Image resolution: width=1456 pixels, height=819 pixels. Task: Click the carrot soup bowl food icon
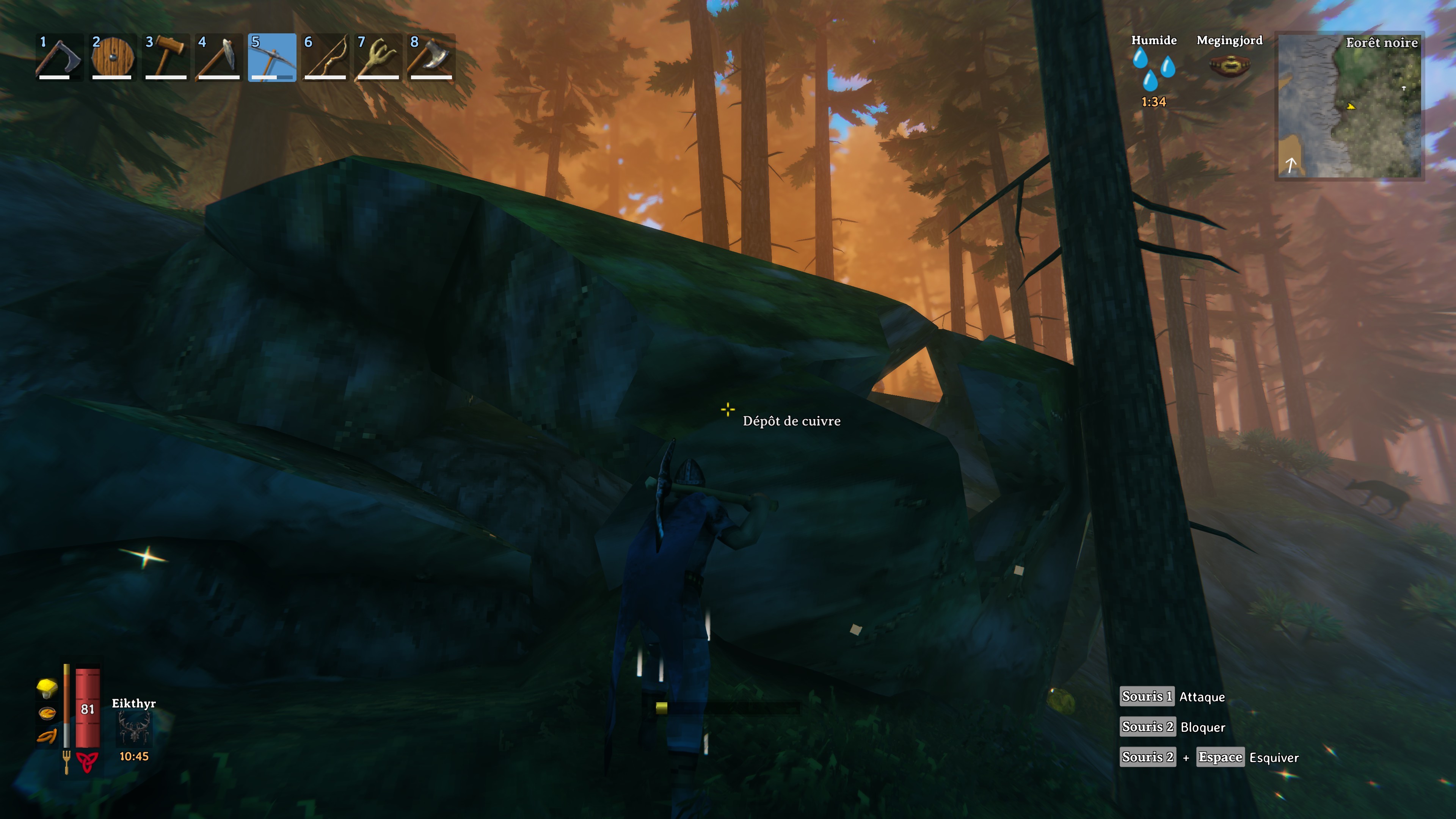47,713
